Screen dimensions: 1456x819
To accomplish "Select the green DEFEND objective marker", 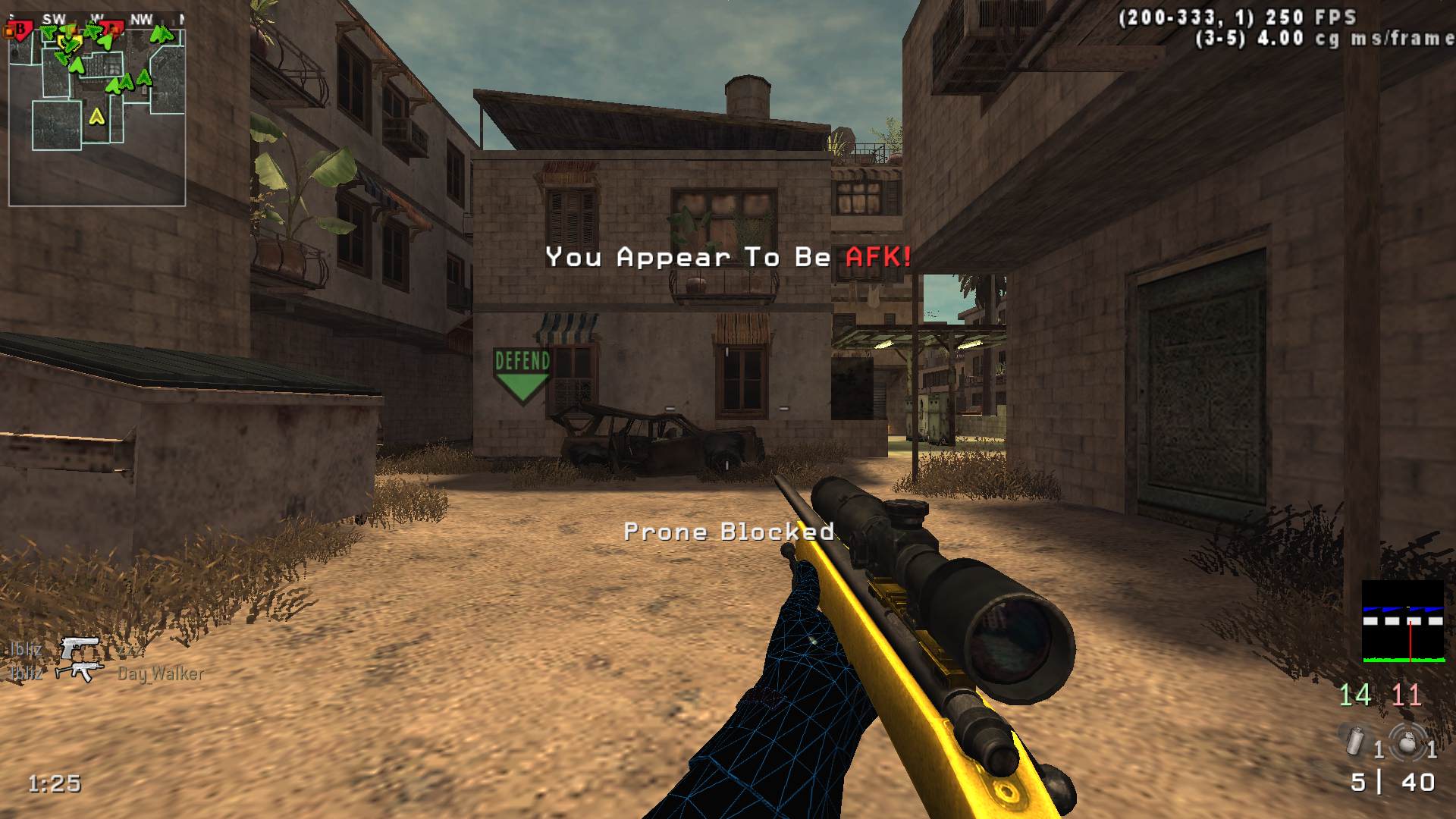I will 522,375.
